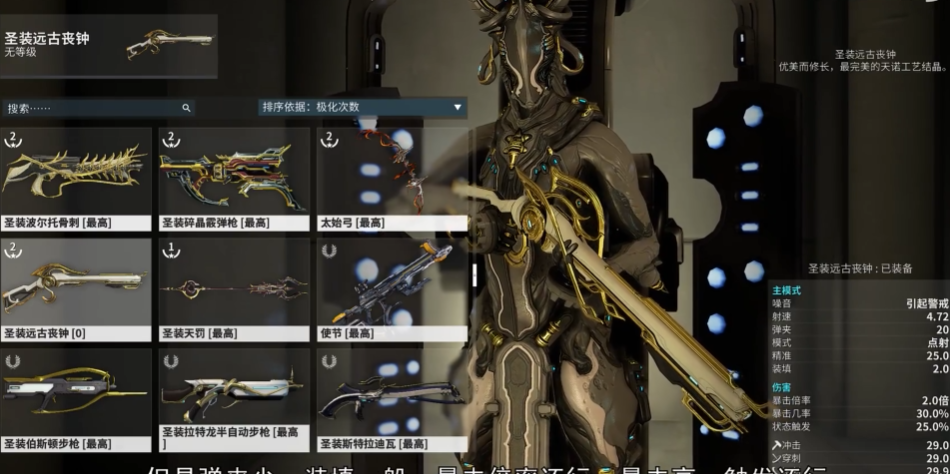The height and width of the screenshot is (474, 950).
Task: Select 圣装波尔托骨刺 weapon tile
Action: pyautogui.click(x=76, y=179)
